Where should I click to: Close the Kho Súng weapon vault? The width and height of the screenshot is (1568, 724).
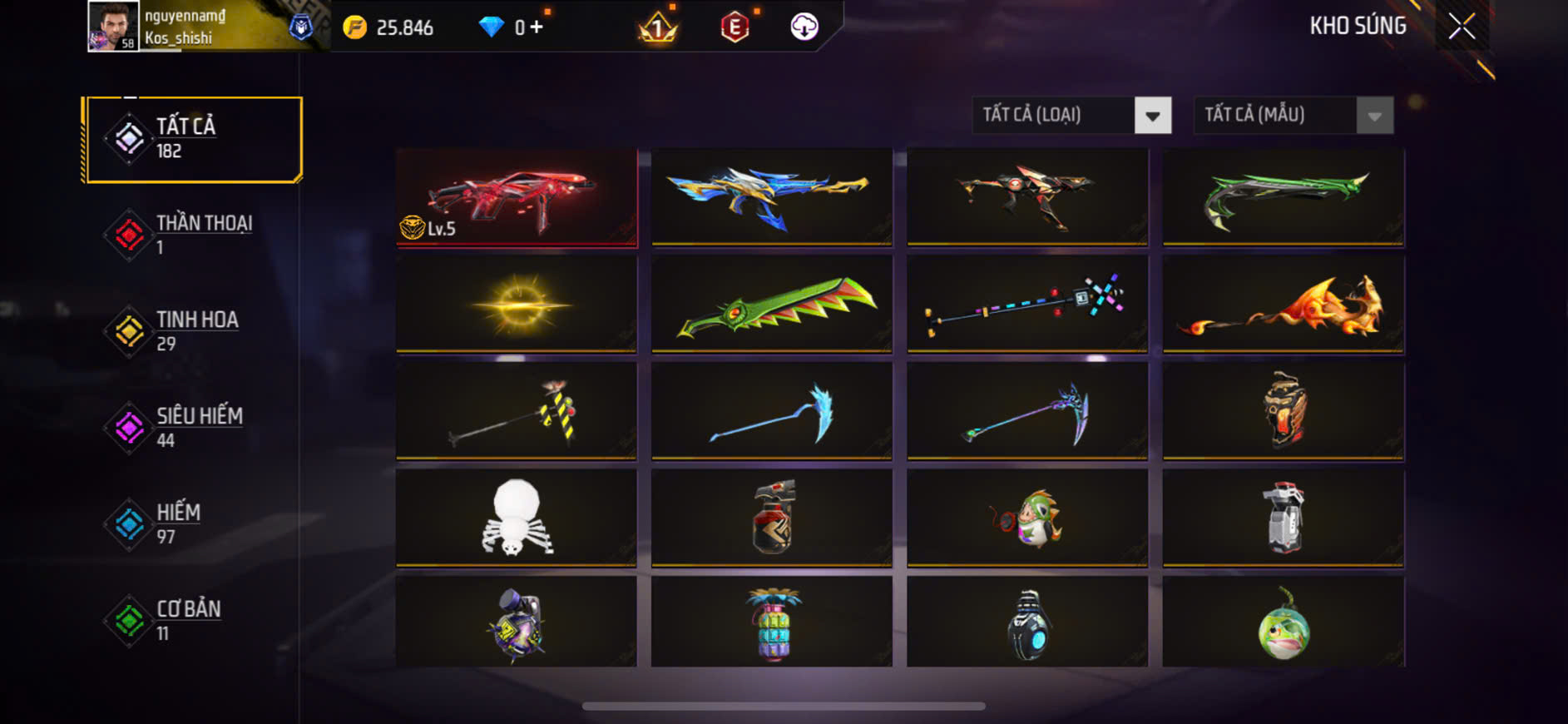click(x=1462, y=27)
